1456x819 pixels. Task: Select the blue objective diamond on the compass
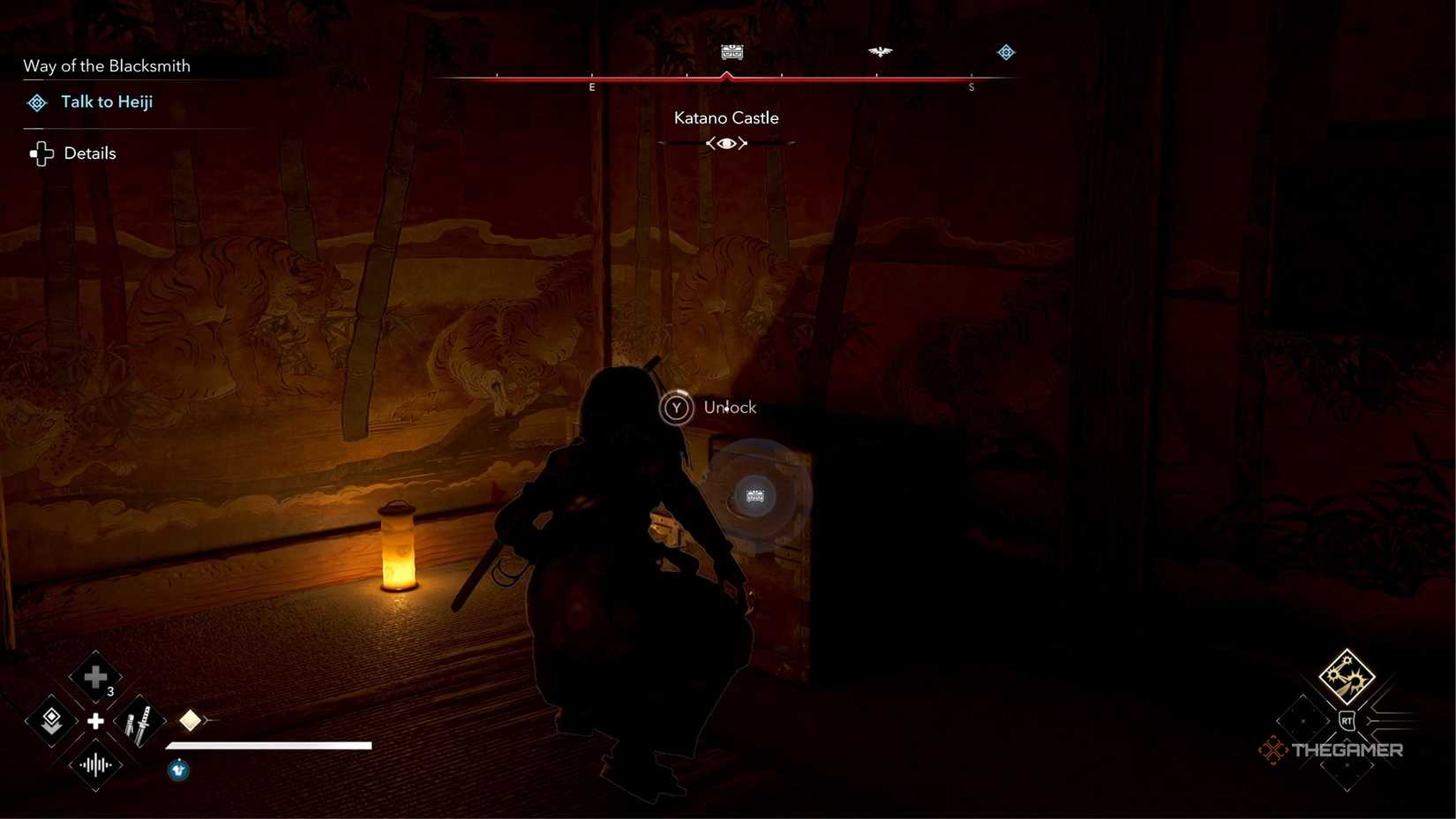(x=1006, y=52)
